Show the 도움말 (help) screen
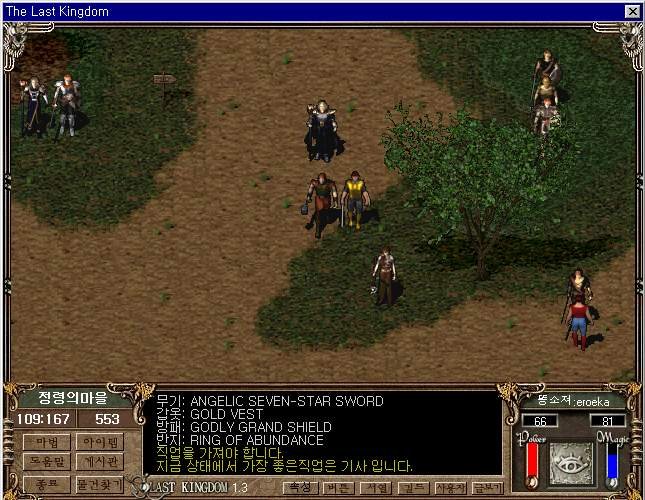 (46, 463)
